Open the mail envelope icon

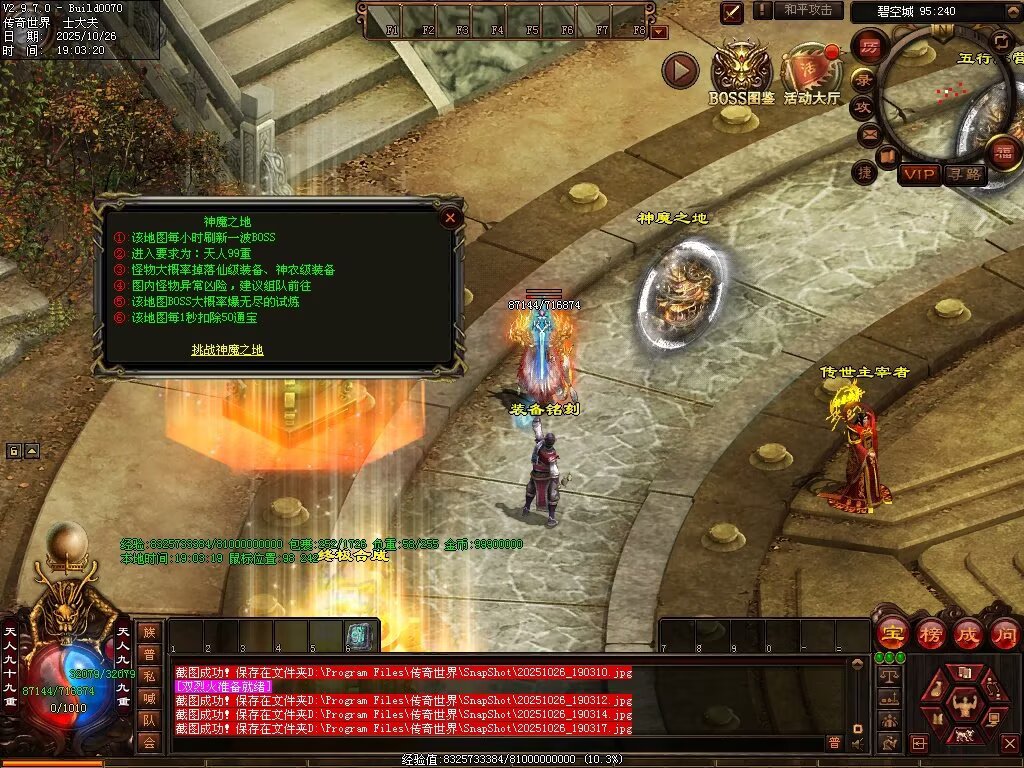(869, 133)
